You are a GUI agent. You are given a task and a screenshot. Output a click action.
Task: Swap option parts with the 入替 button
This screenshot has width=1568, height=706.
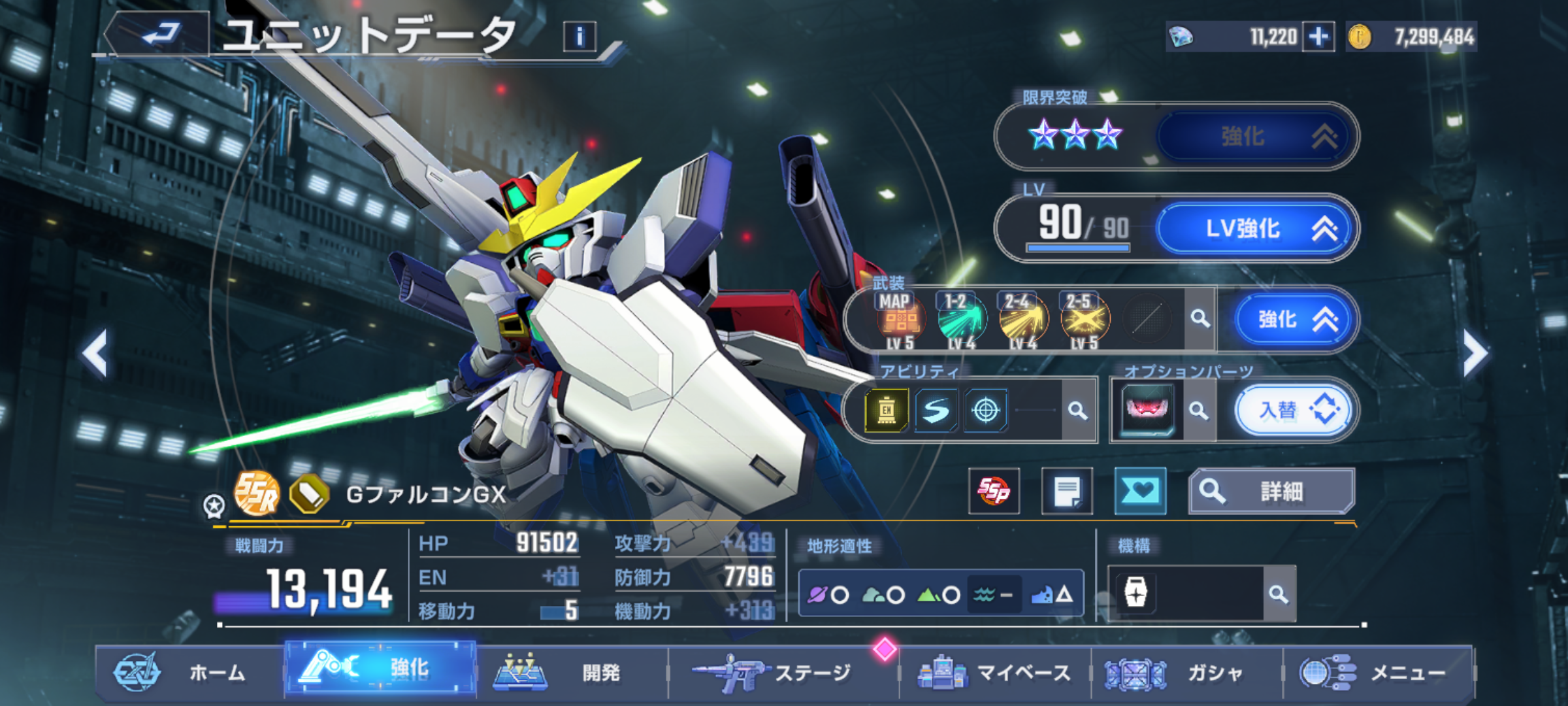pyautogui.click(x=1294, y=411)
